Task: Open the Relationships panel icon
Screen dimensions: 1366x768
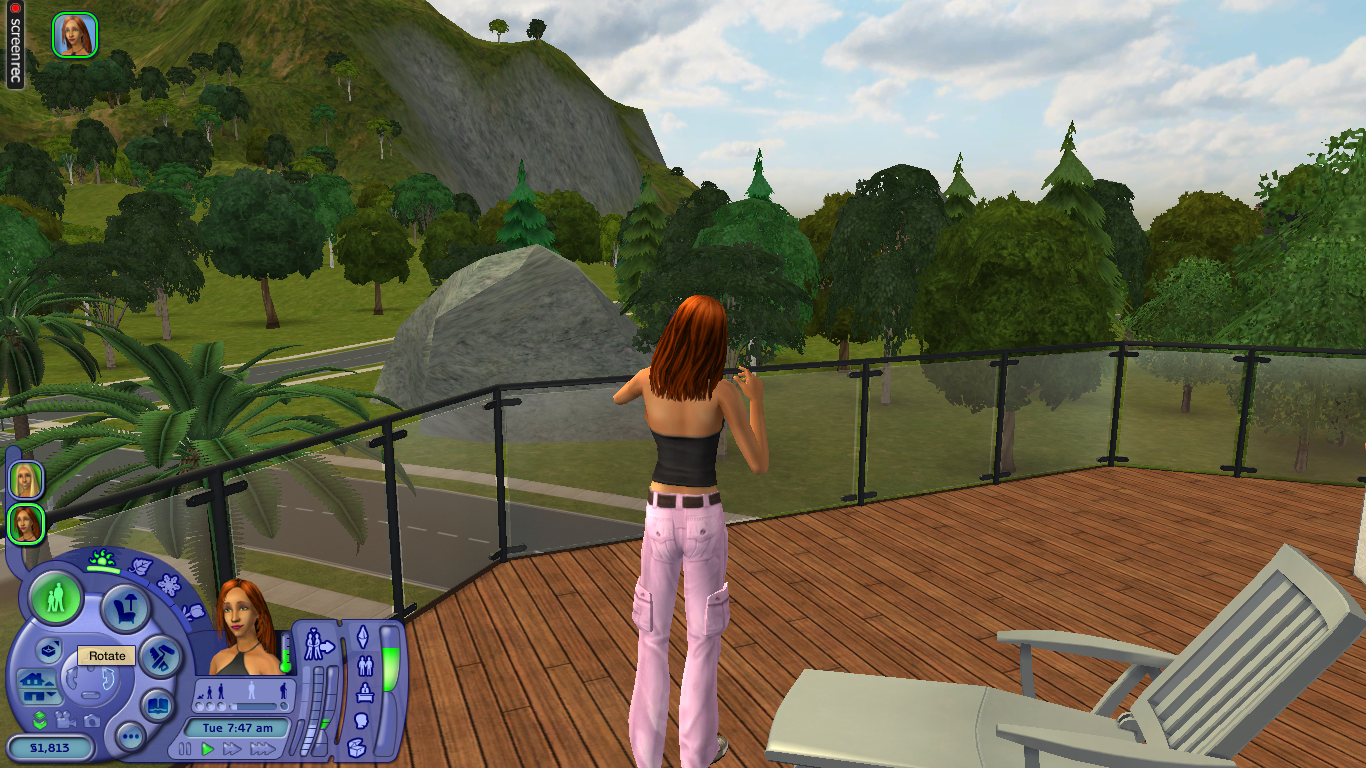Action: tap(364, 664)
